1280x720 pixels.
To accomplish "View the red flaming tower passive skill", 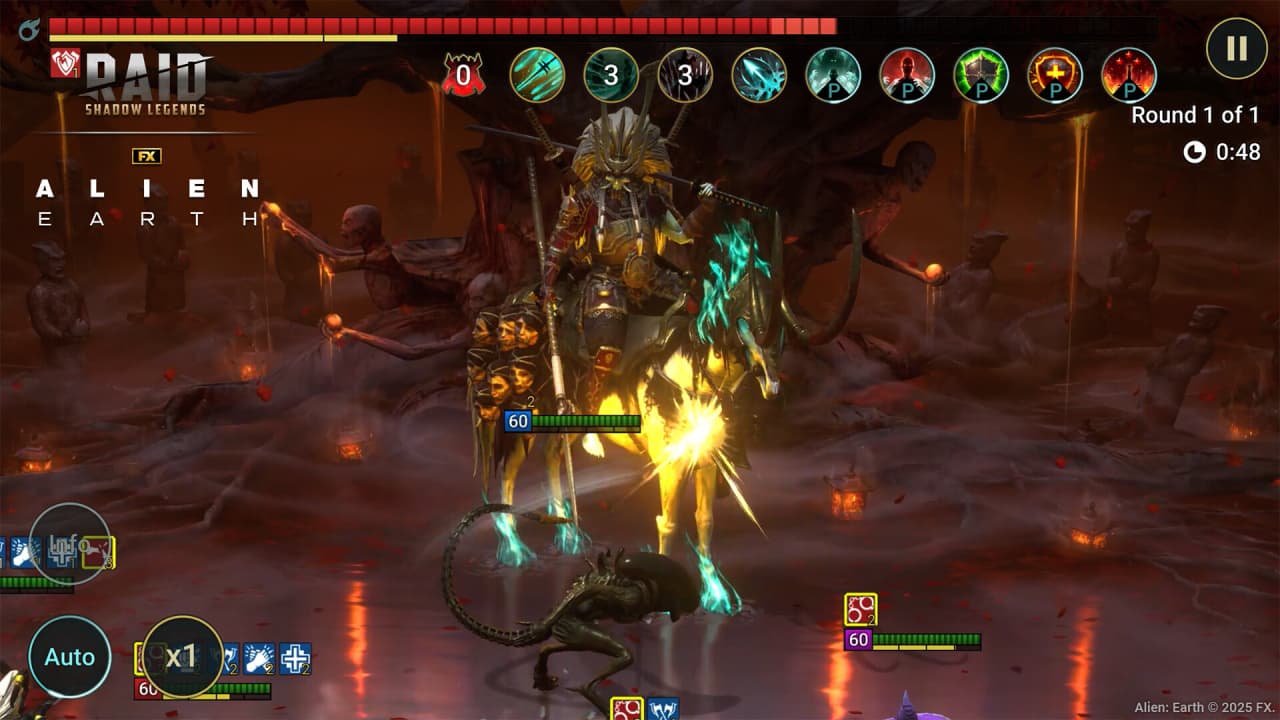I will 1129,75.
